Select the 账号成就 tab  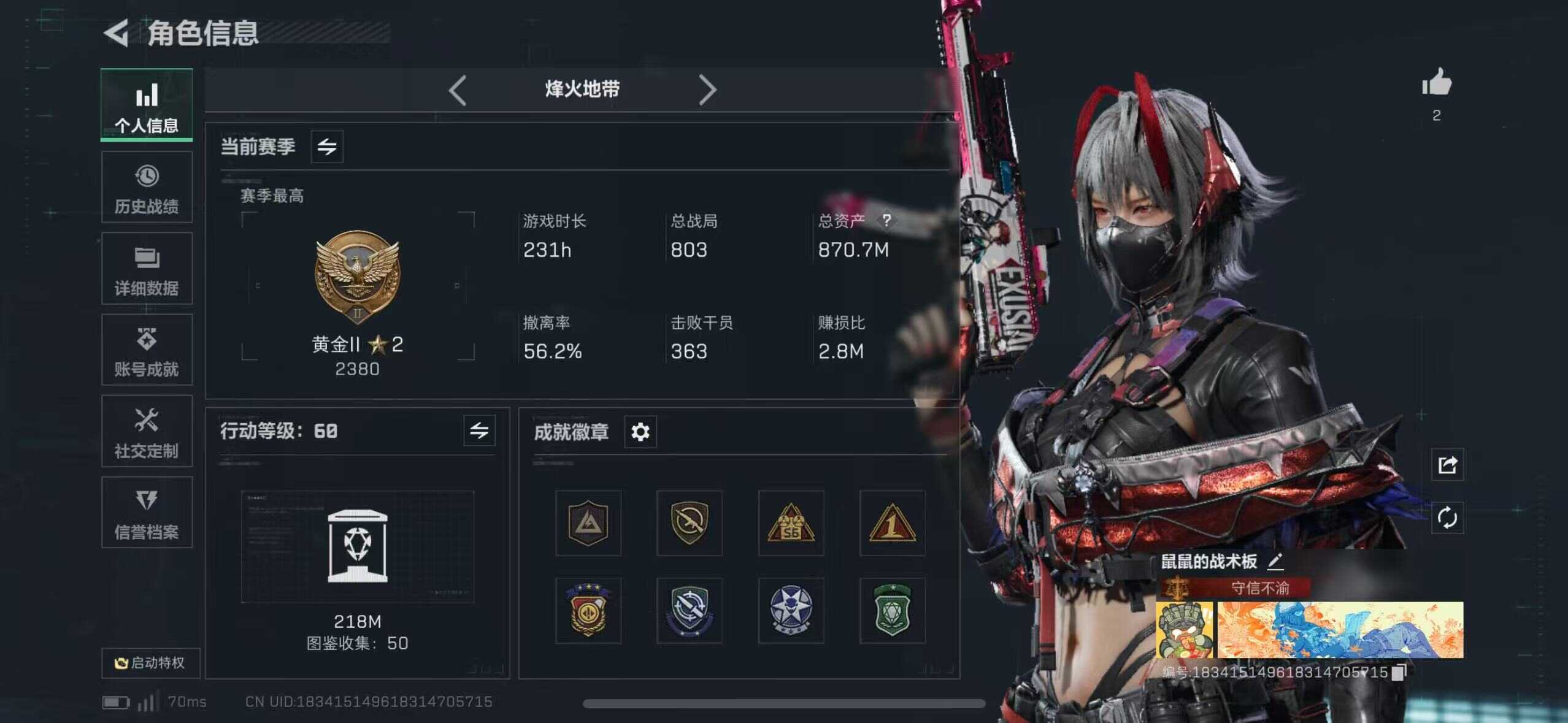(x=147, y=350)
